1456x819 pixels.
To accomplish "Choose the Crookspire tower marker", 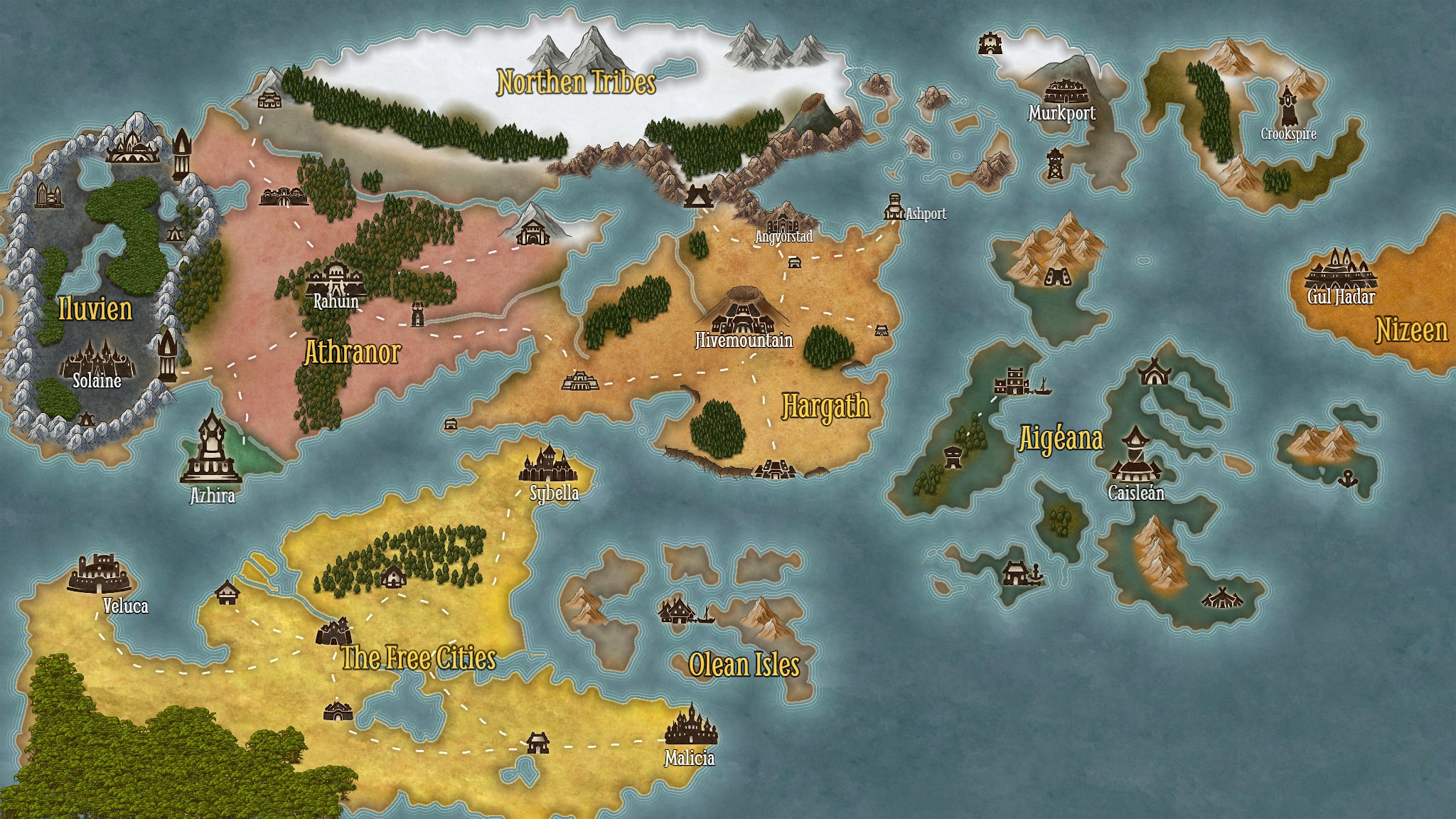I will click(x=1288, y=106).
